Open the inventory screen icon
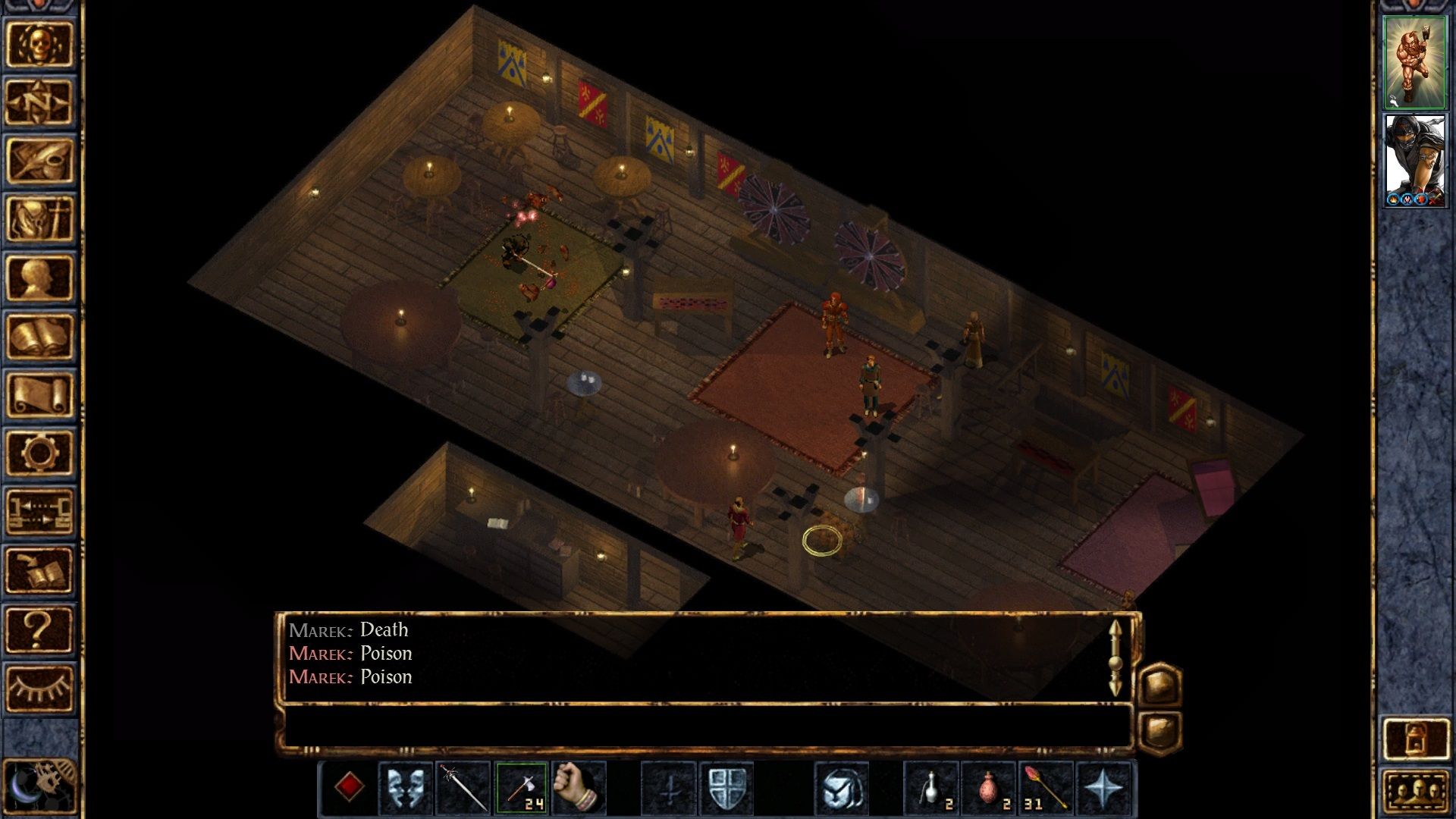This screenshot has width=1456, height=819. point(39,219)
